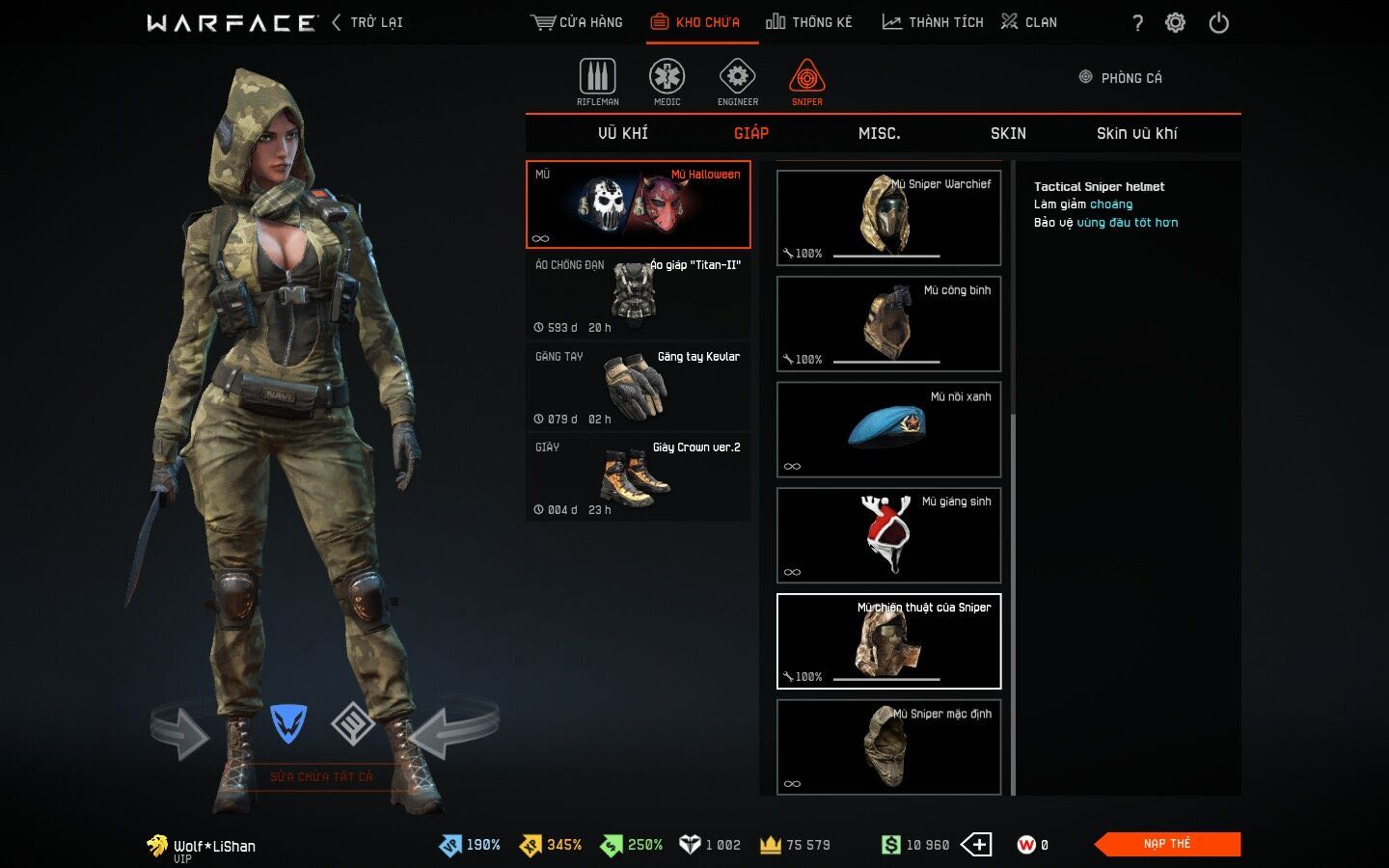Switch to the VŨ KHÍ weapons tab
Screen dimensions: 1389x868
pos(623,133)
